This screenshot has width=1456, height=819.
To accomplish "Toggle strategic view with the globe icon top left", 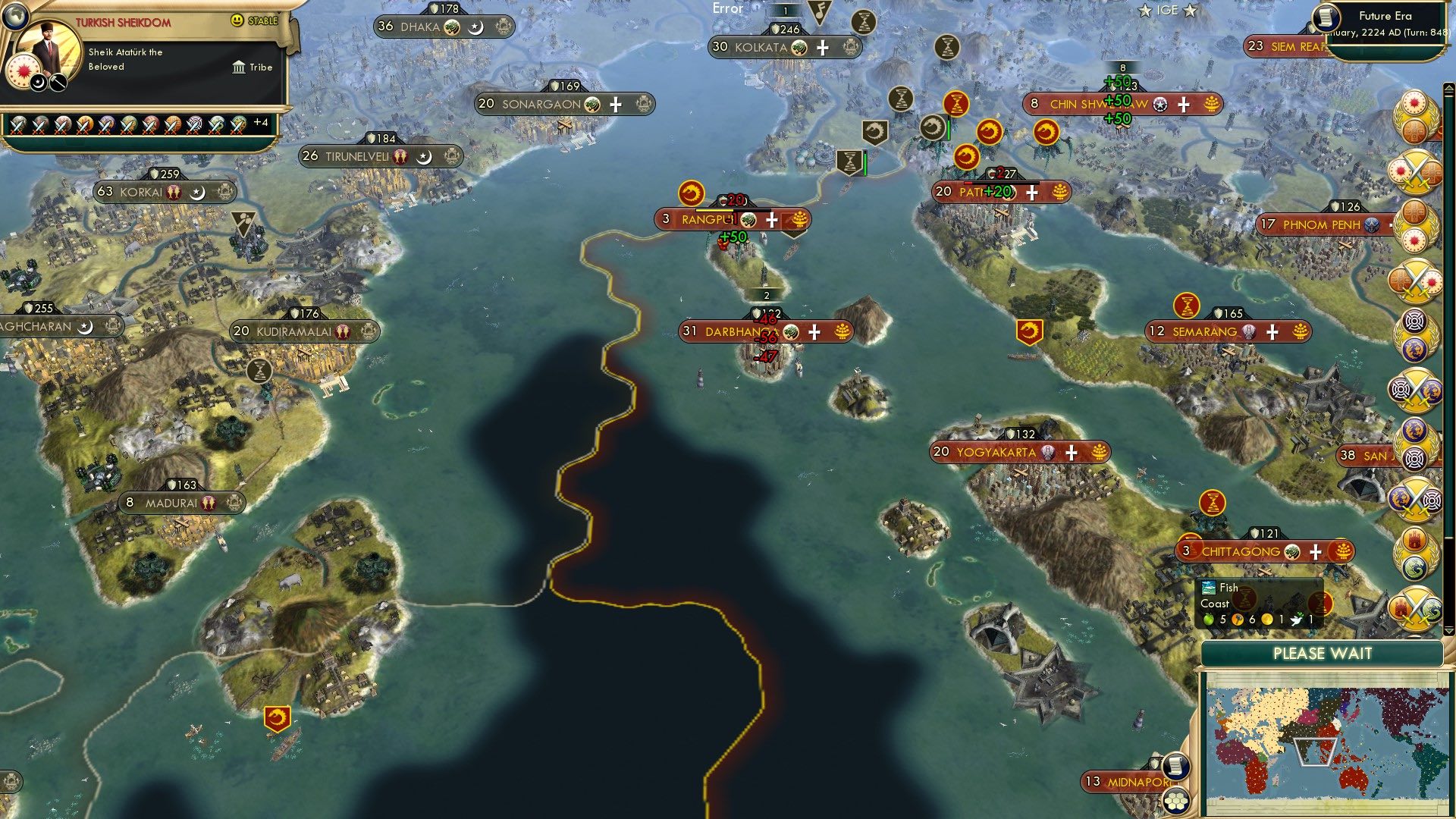I will point(15,17).
